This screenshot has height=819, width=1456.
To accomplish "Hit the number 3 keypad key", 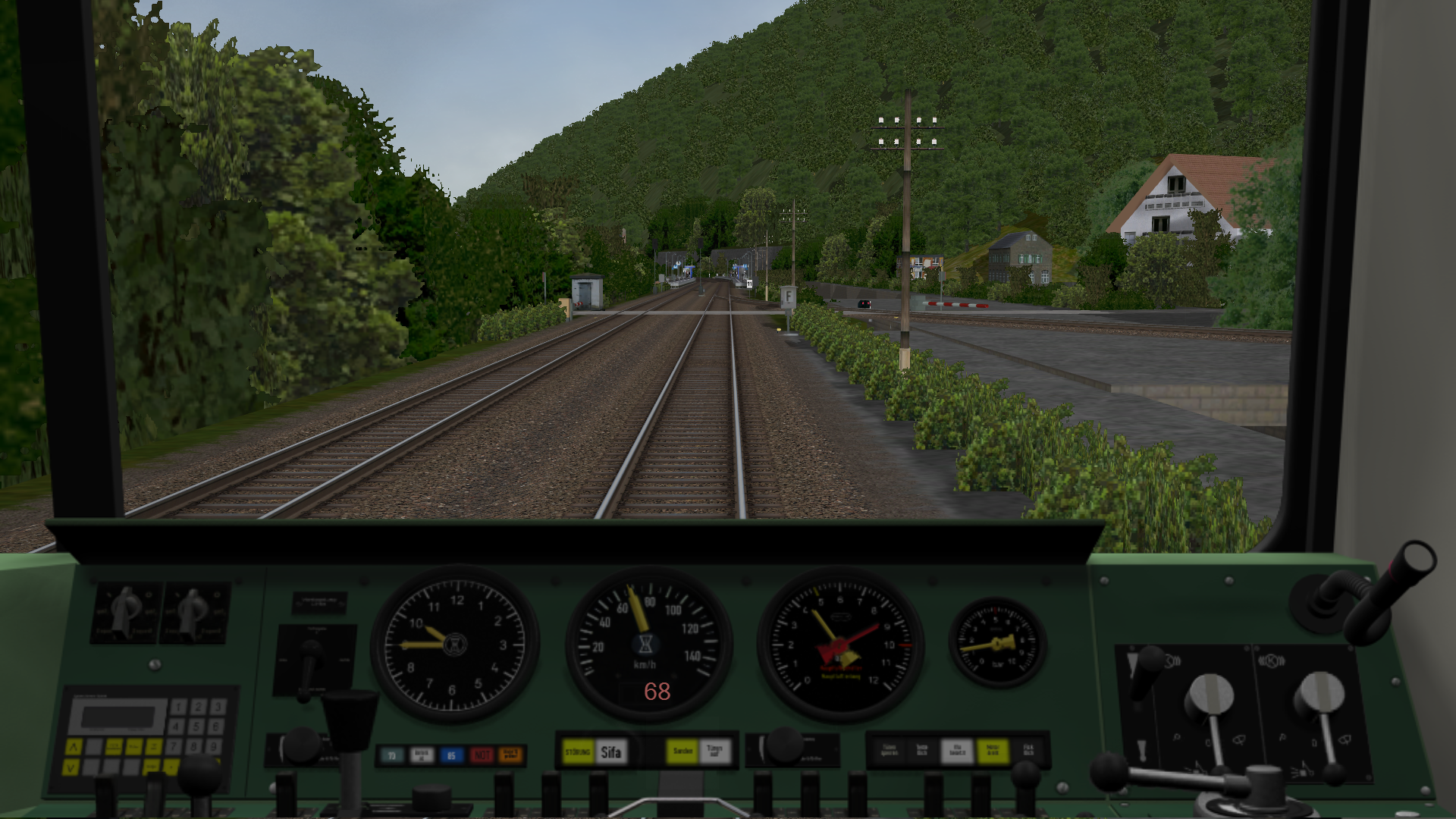I will 218,708.
